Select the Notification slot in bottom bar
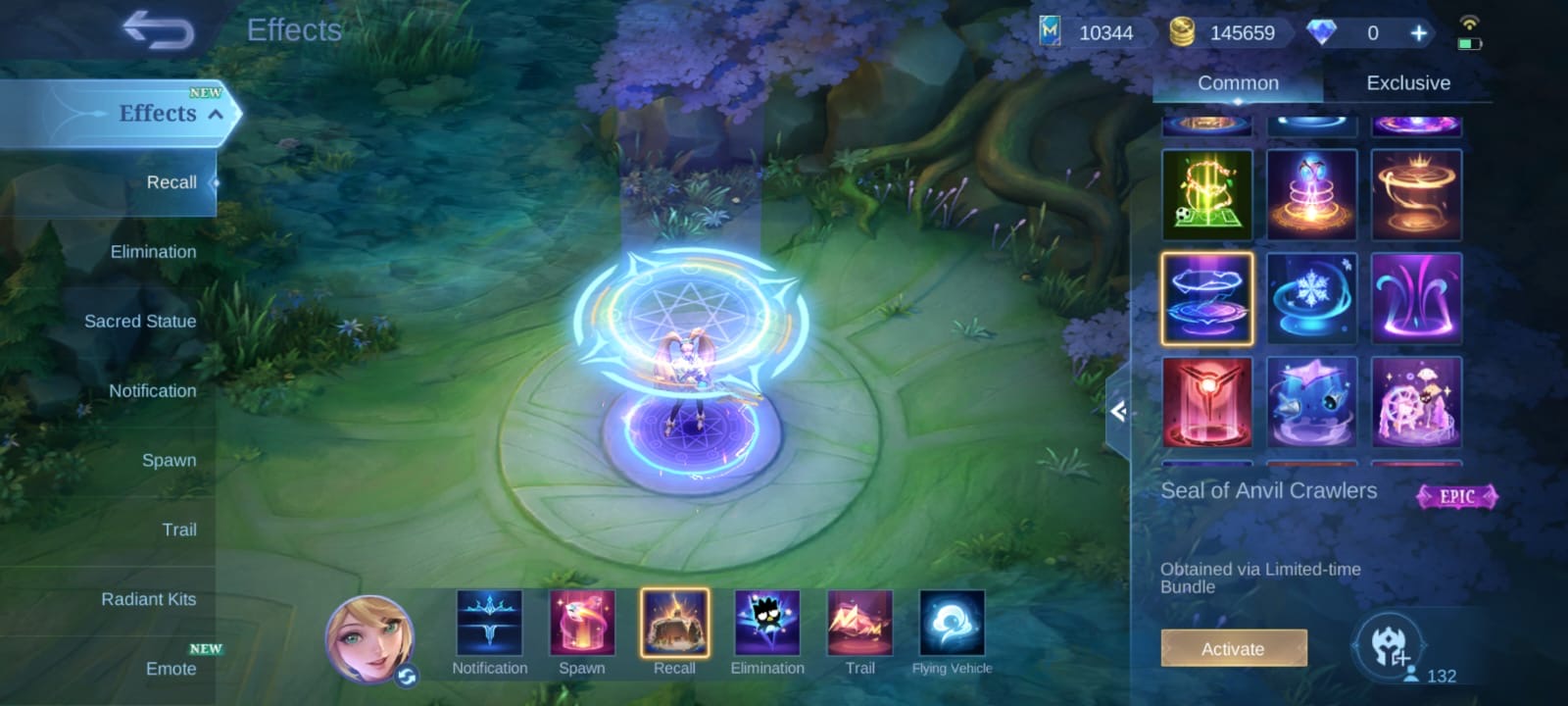The image size is (1568, 706). pos(489,624)
